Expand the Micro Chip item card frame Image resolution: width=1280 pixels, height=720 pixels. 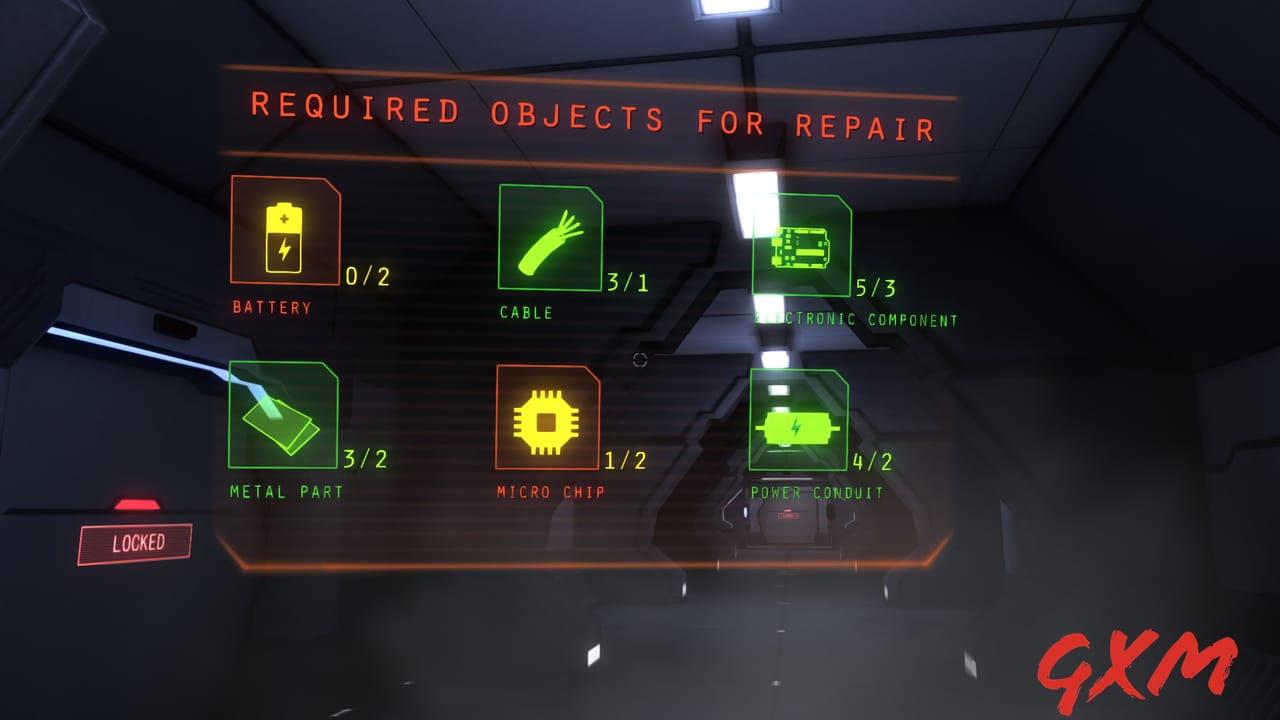pyautogui.click(x=546, y=417)
